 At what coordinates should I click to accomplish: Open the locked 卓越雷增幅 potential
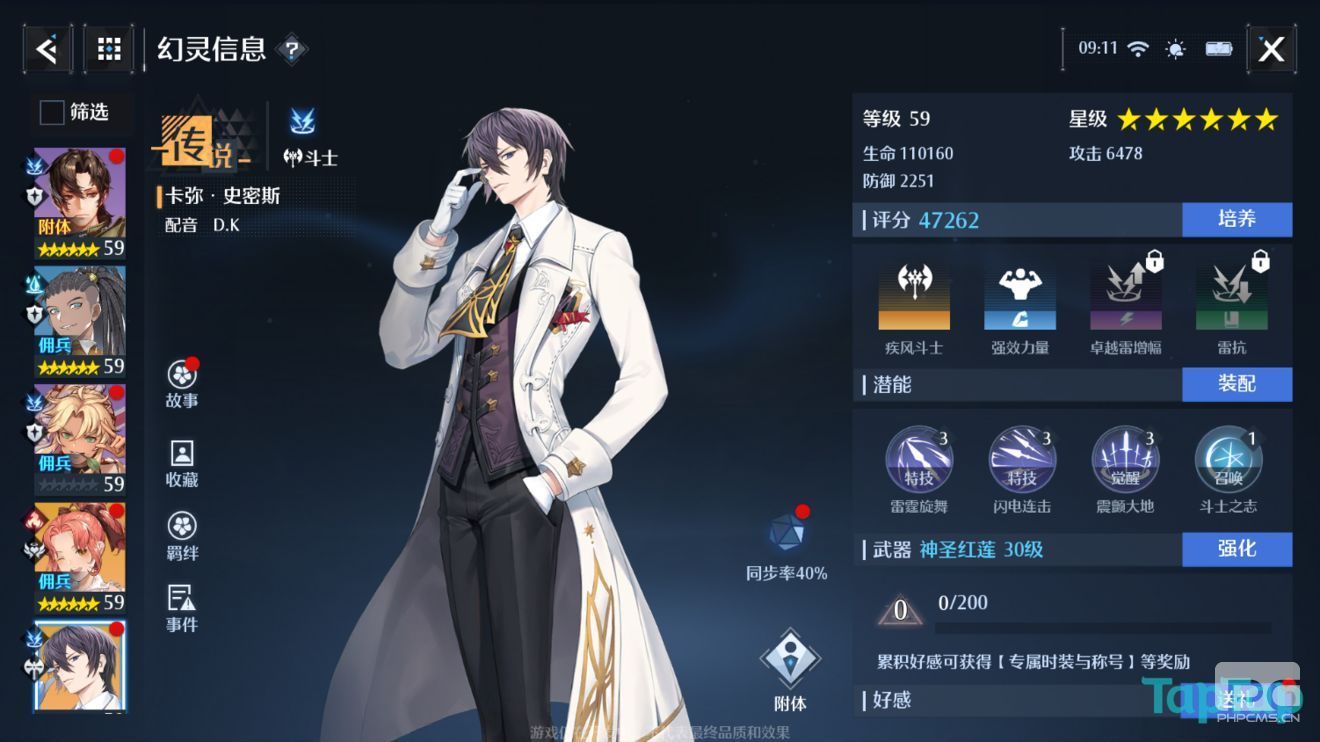(1124, 295)
